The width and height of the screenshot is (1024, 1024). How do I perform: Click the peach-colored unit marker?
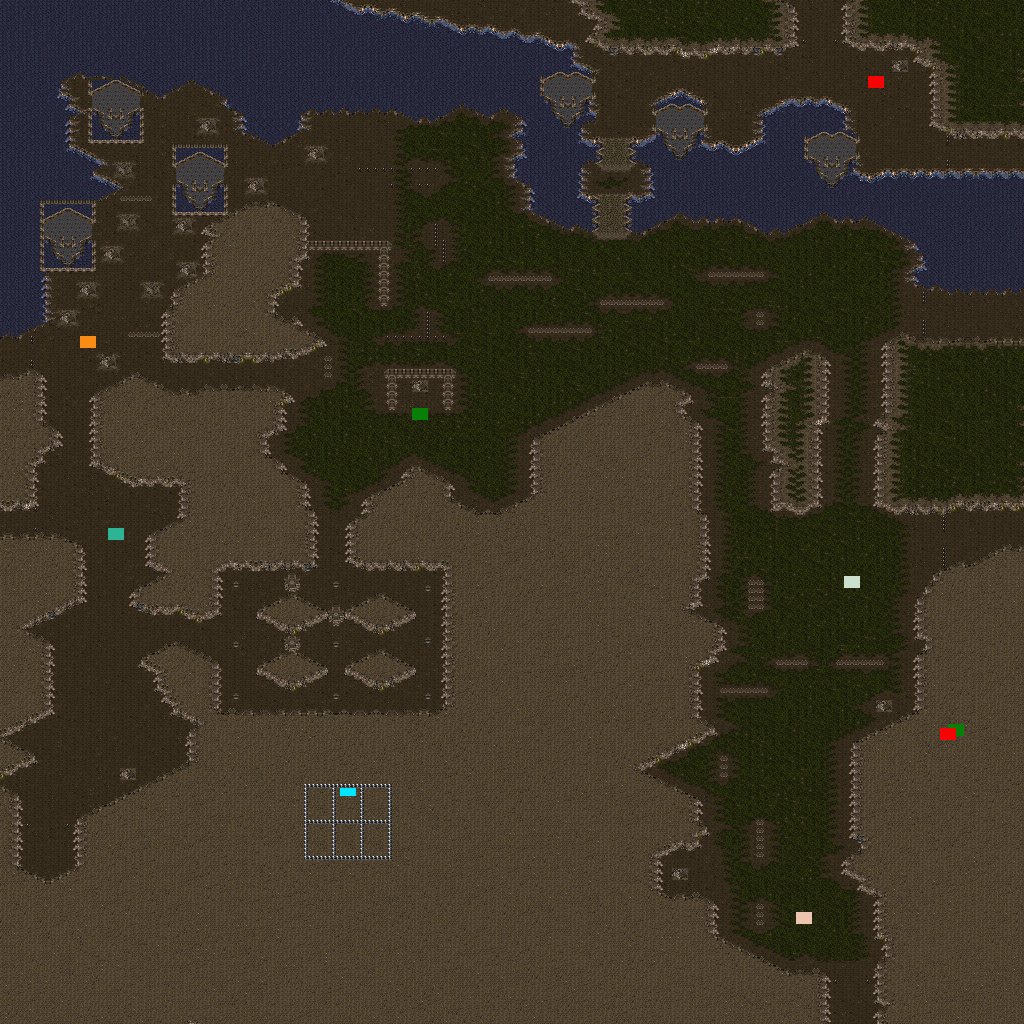click(x=804, y=918)
